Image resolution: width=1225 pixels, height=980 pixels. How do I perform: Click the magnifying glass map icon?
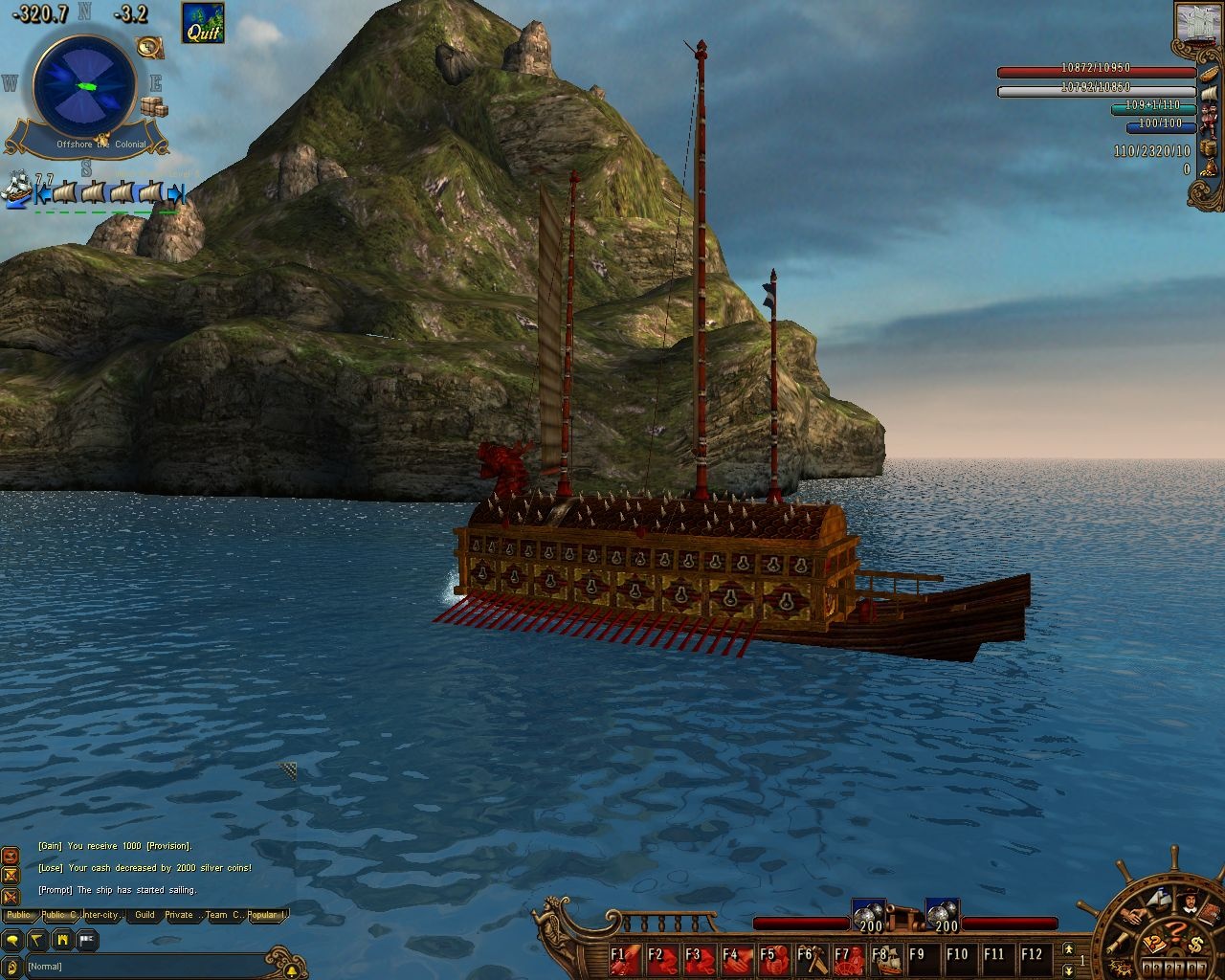tap(149, 47)
